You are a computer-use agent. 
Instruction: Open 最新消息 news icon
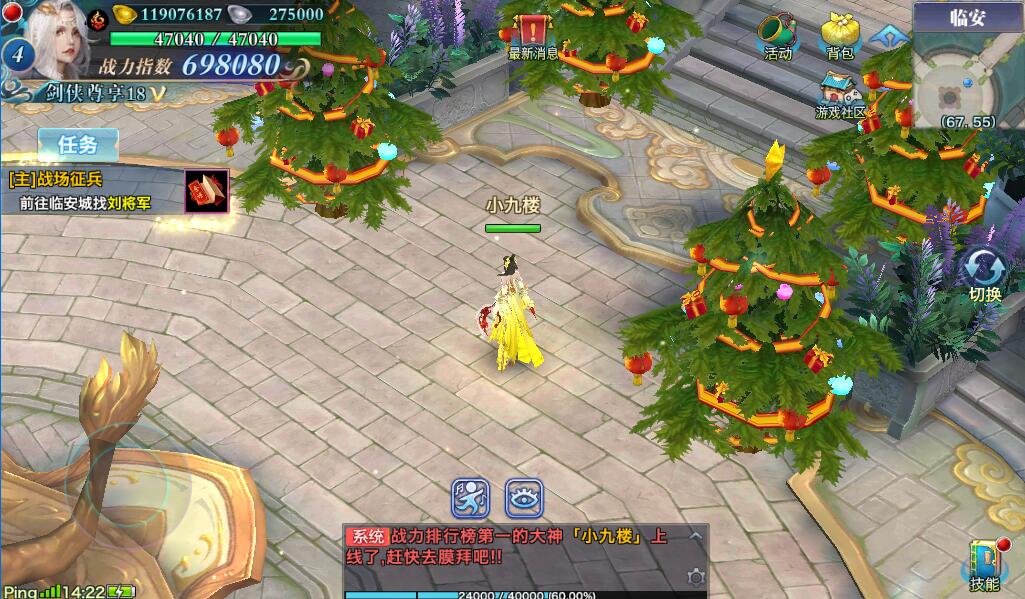click(534, 35)
